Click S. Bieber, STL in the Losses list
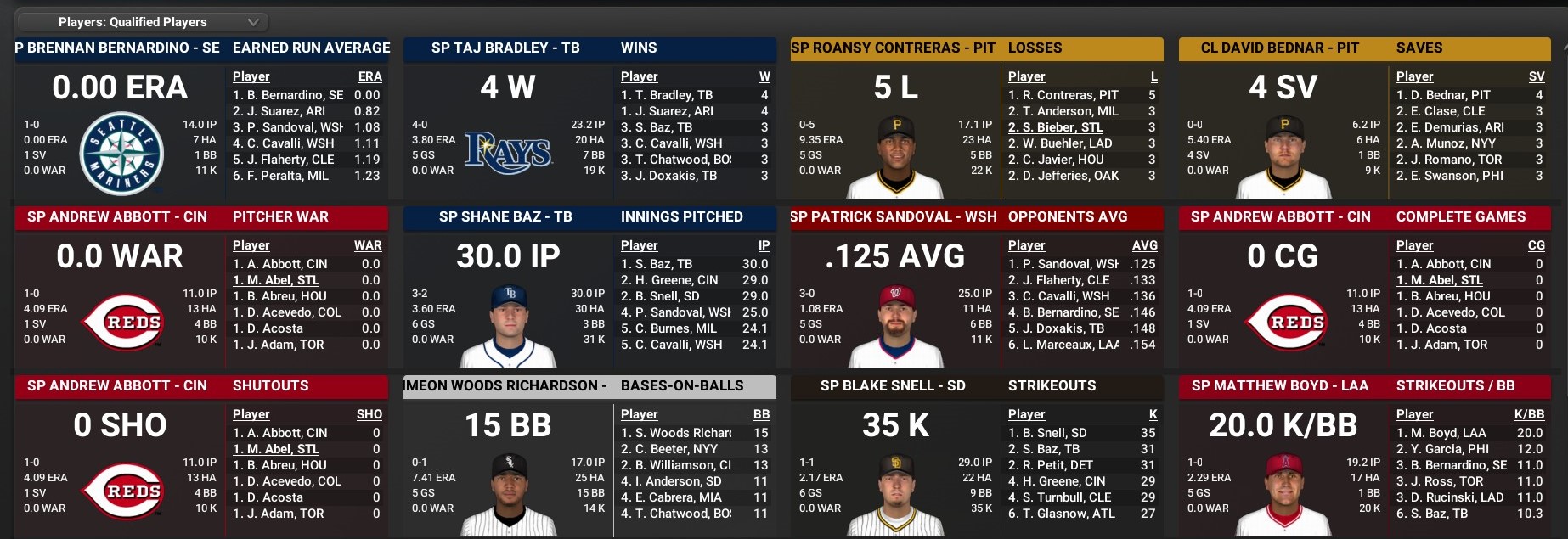 coord(1056,127)
